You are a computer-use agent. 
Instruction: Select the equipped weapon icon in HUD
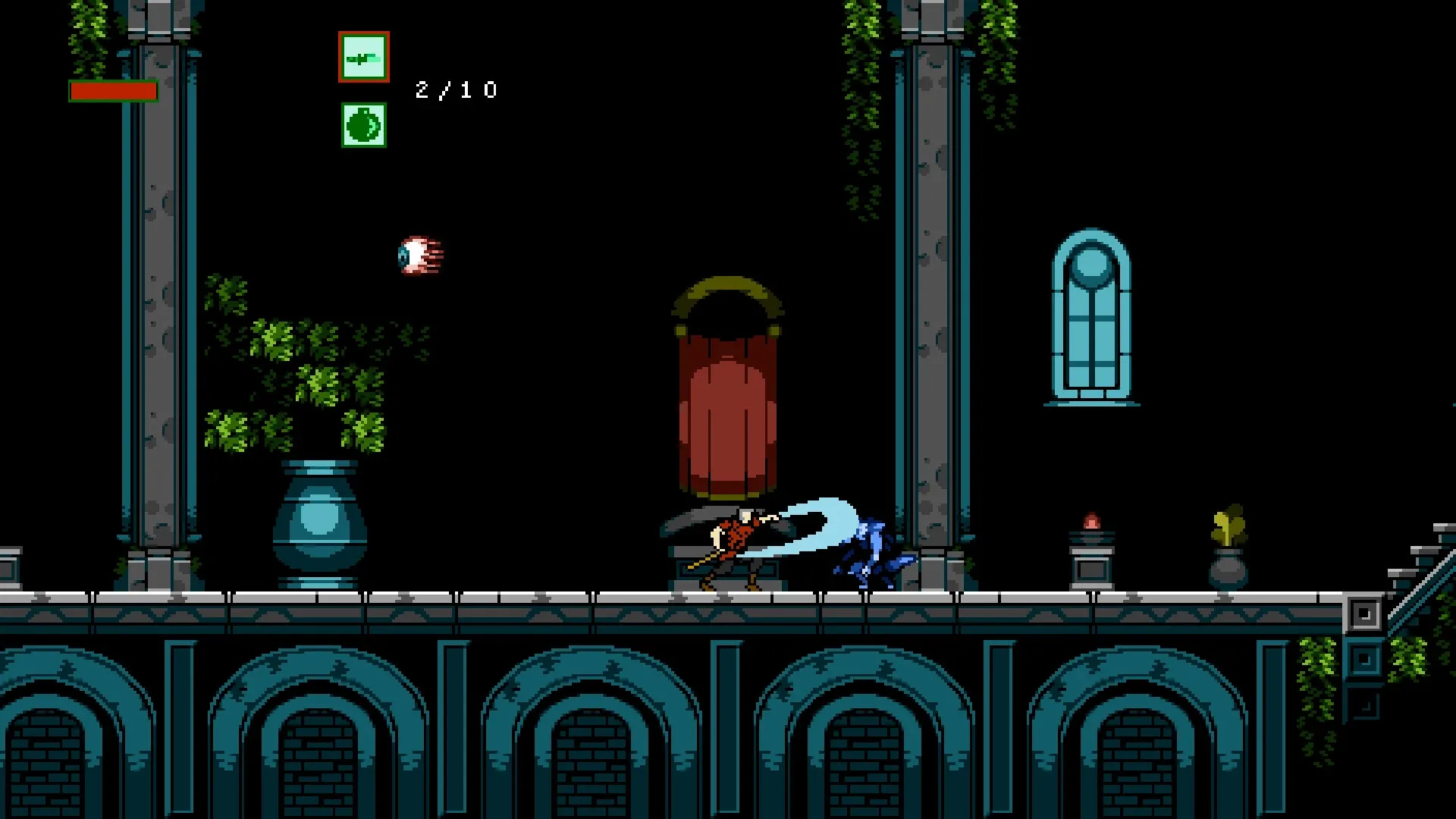pyautogui.click(x=363, y=56)
